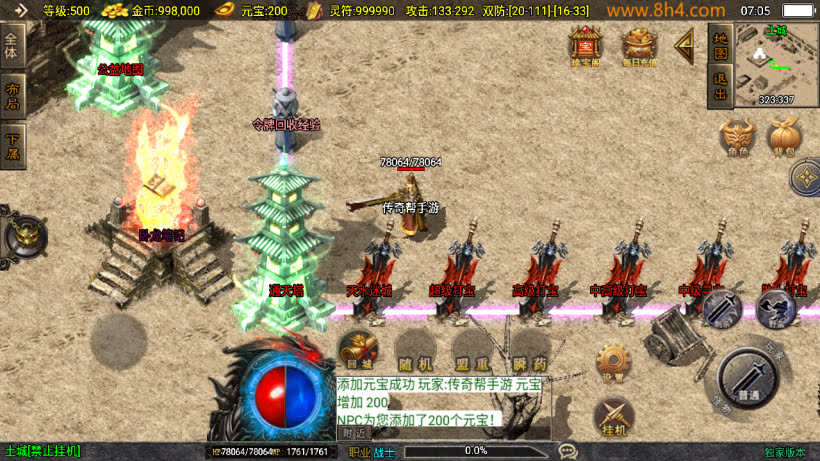820x461 pixels.
Task: Open the chat bubble icon on bottom bar
Action: click(568, 451)
